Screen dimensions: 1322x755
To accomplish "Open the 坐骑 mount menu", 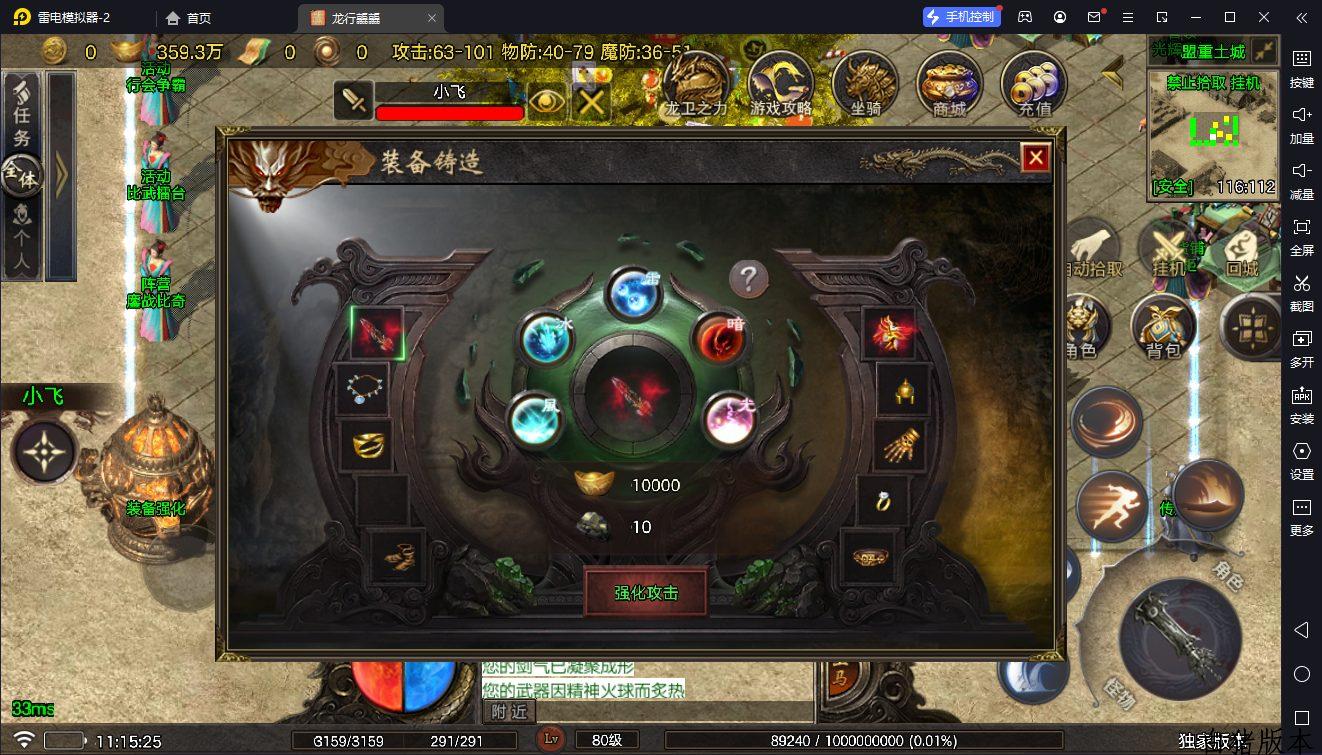I will click(865, 85).
